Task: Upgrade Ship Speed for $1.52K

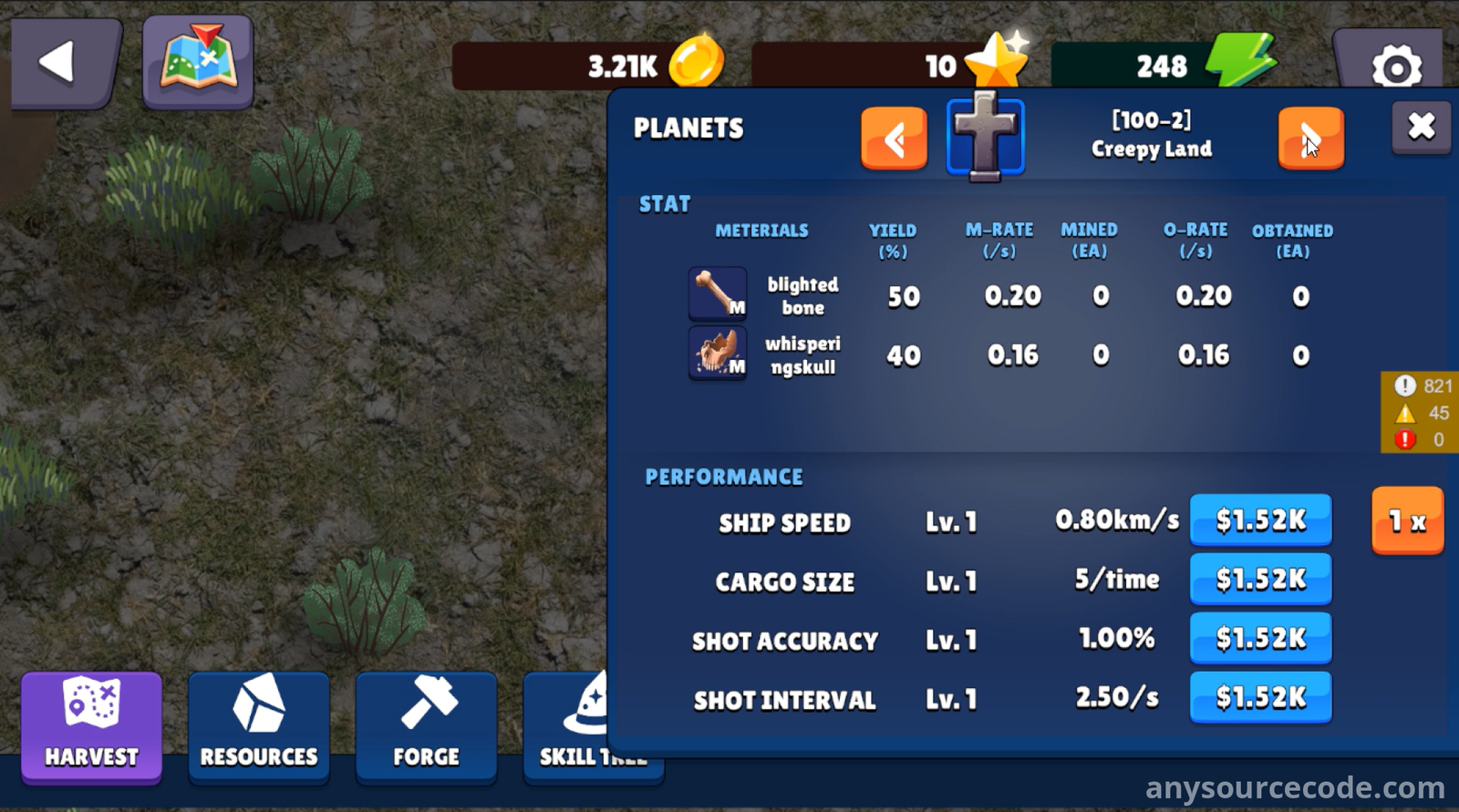Action: (x=1260, y=520)
